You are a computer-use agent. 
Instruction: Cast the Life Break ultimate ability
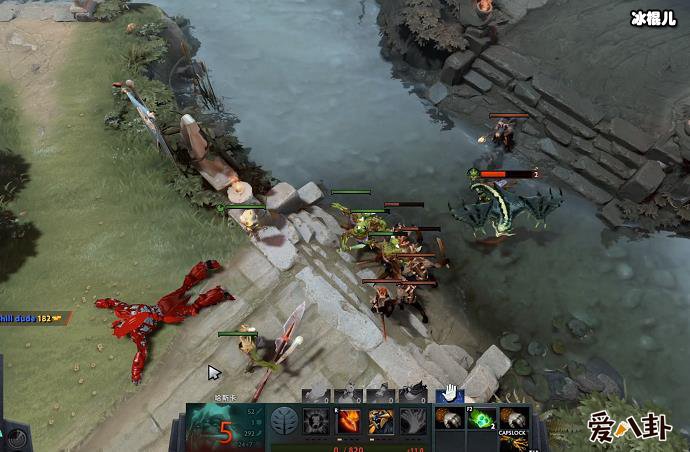[413, 421]
